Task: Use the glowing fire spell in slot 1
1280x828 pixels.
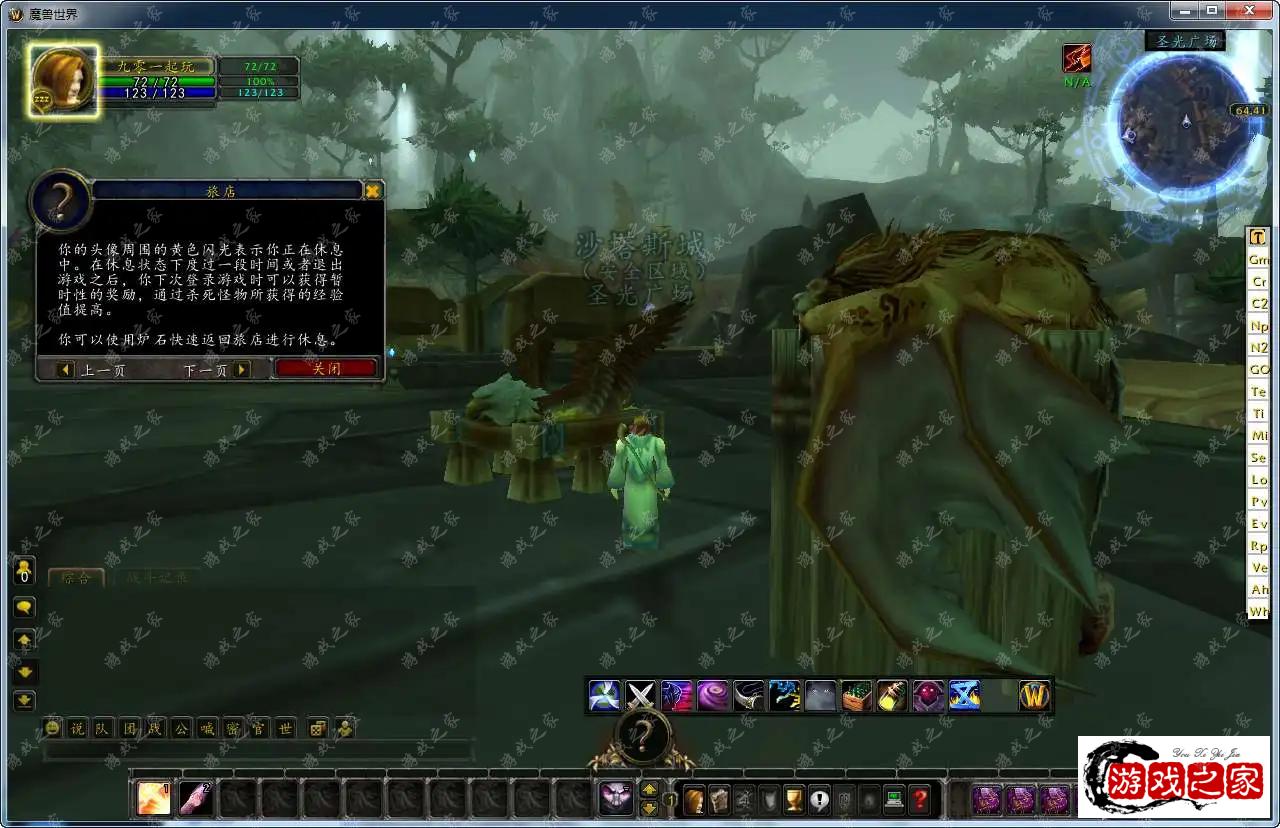Action: click(153, 798)
